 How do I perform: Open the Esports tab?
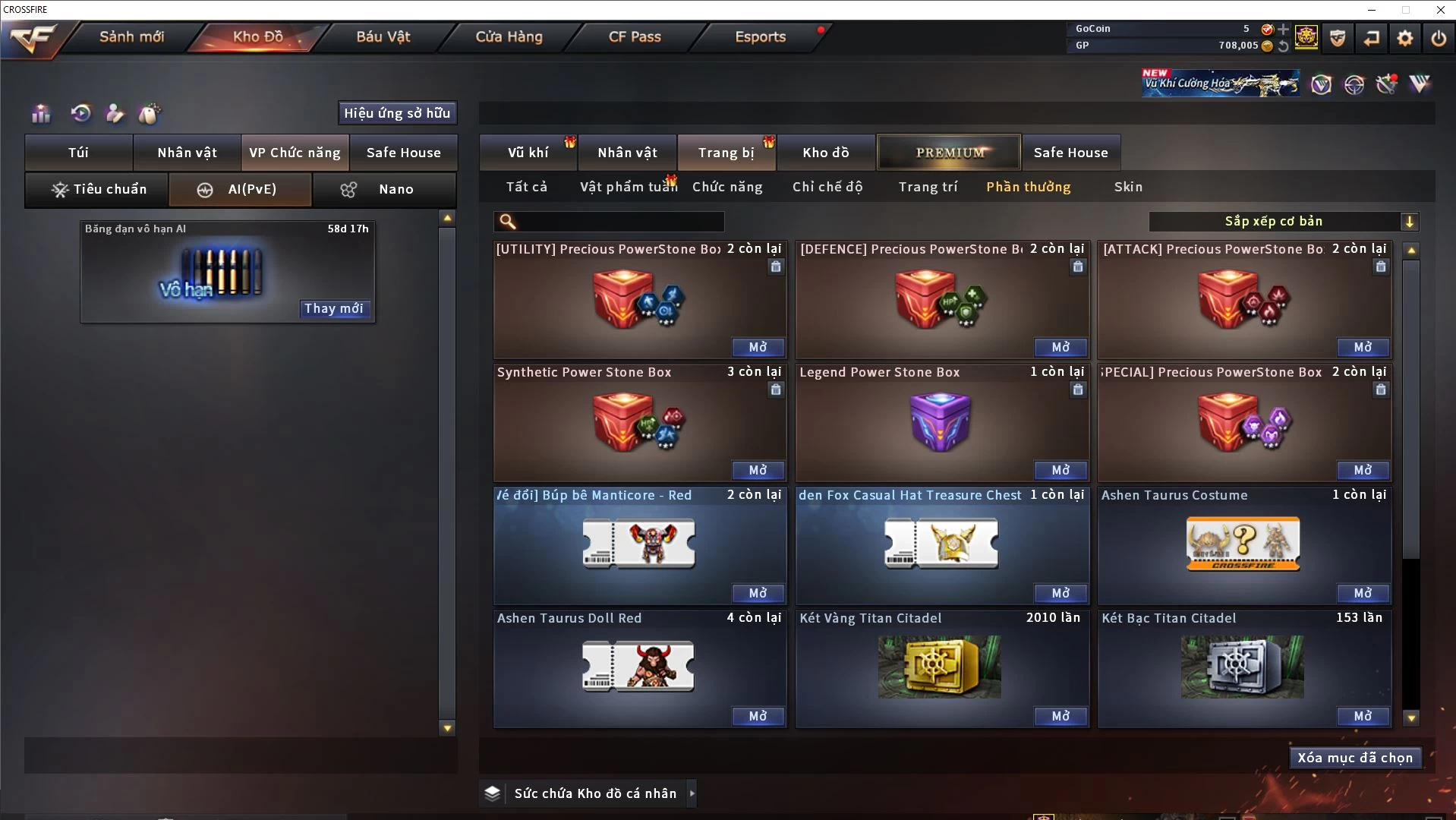(760, 36)
